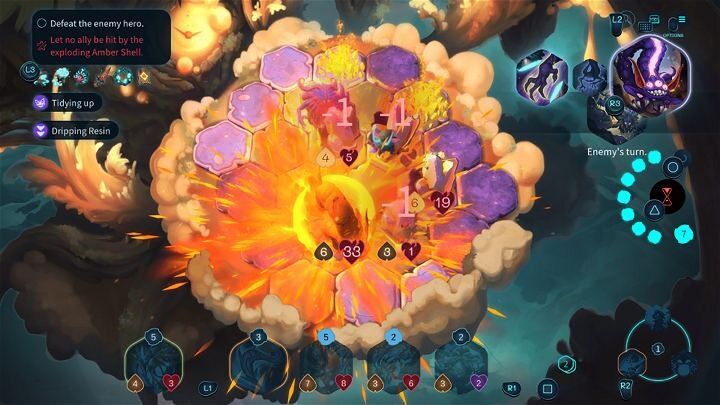Select the Dripping Resin effect

76,130
